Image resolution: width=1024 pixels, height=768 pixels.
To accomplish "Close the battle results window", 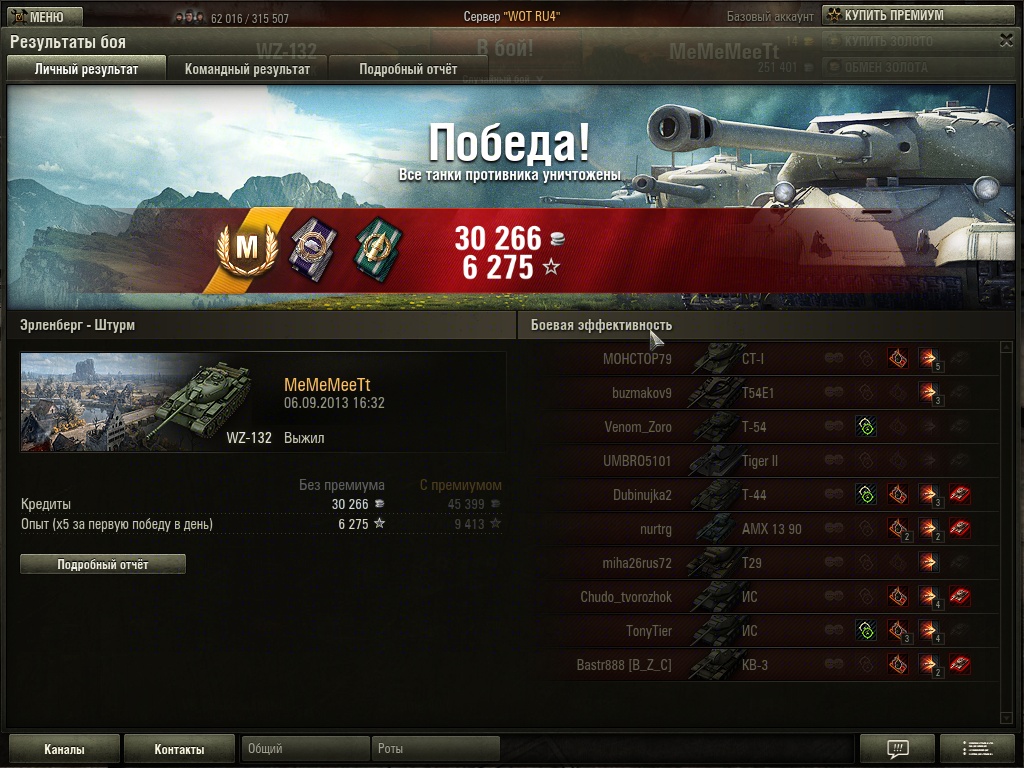I will (1006, 40).
